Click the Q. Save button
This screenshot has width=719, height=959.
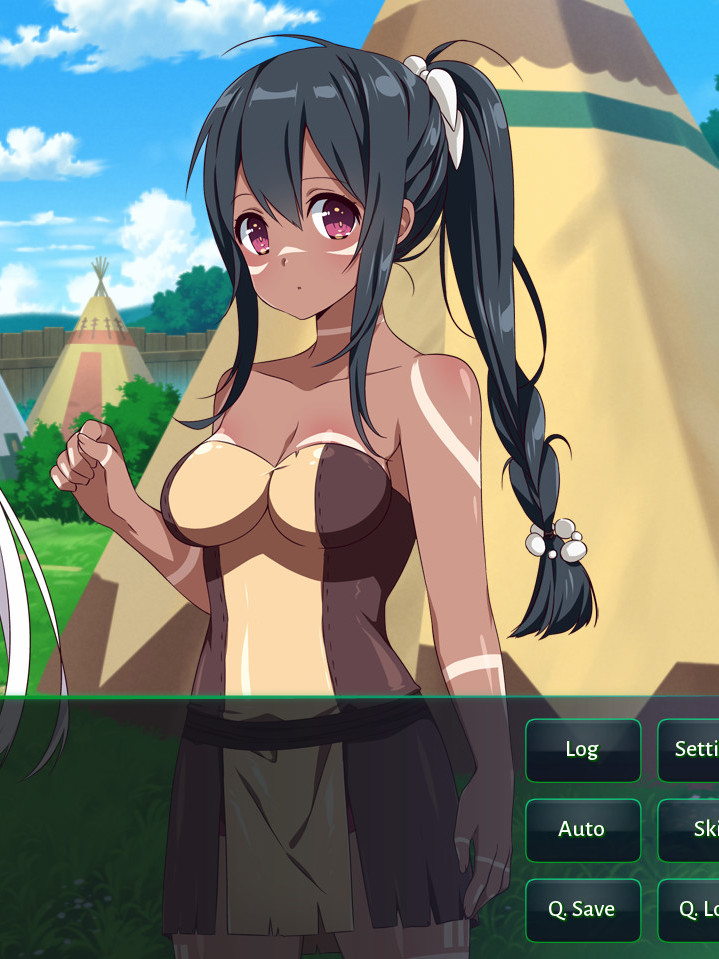pos(582,910)
